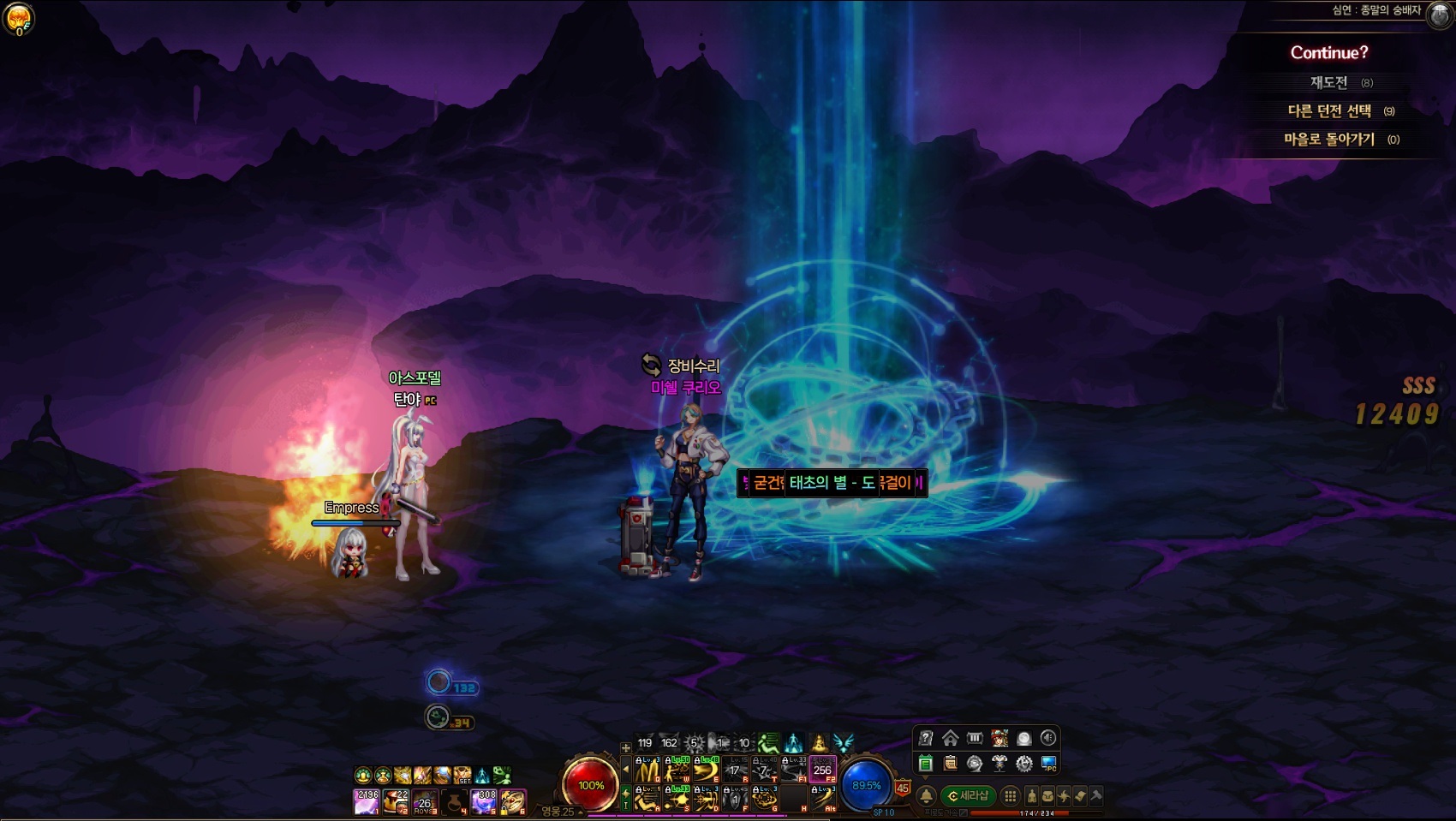Open the gear settings icon

point(1023,764)
